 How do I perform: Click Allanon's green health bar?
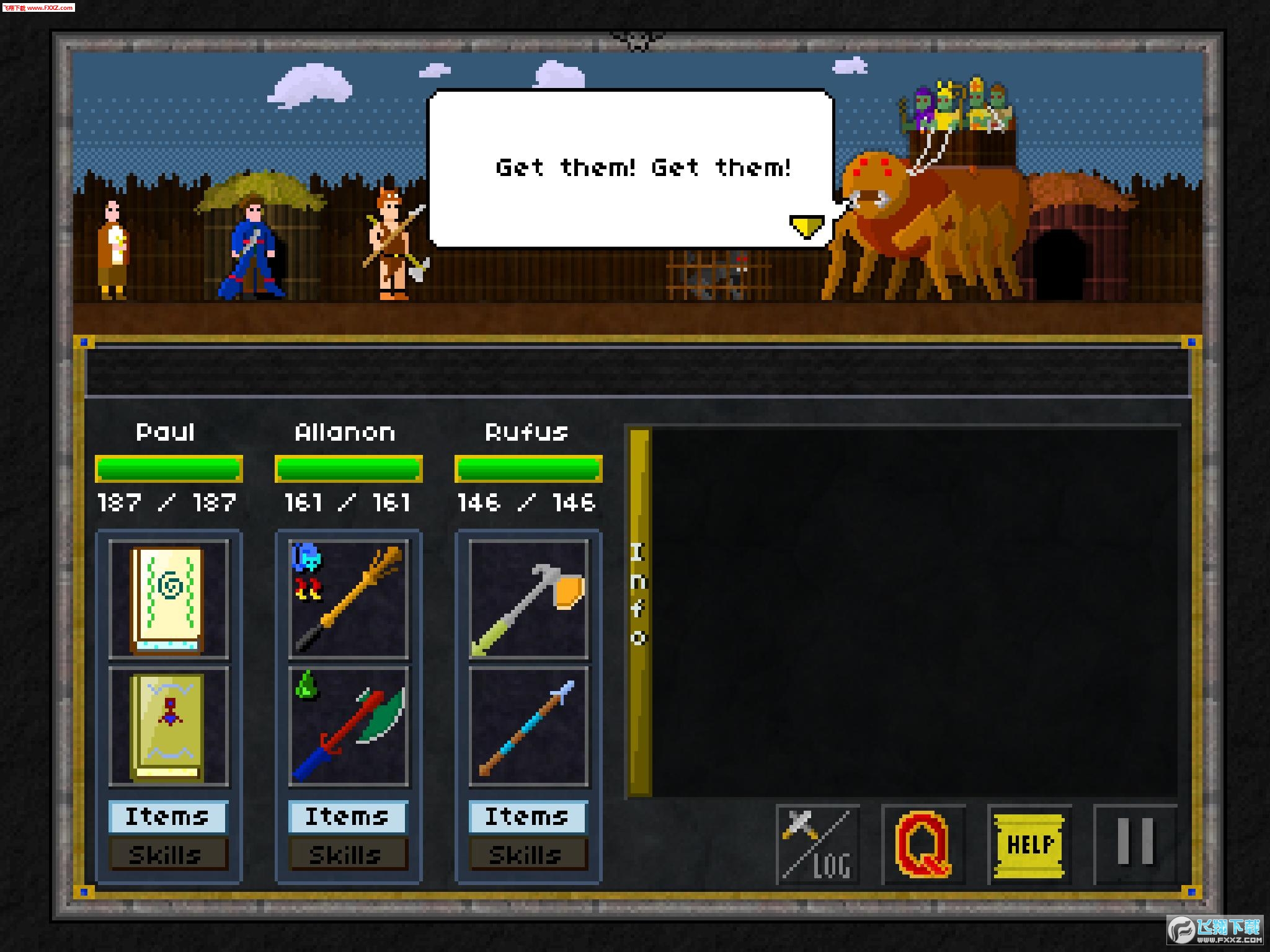coord(349,469)
